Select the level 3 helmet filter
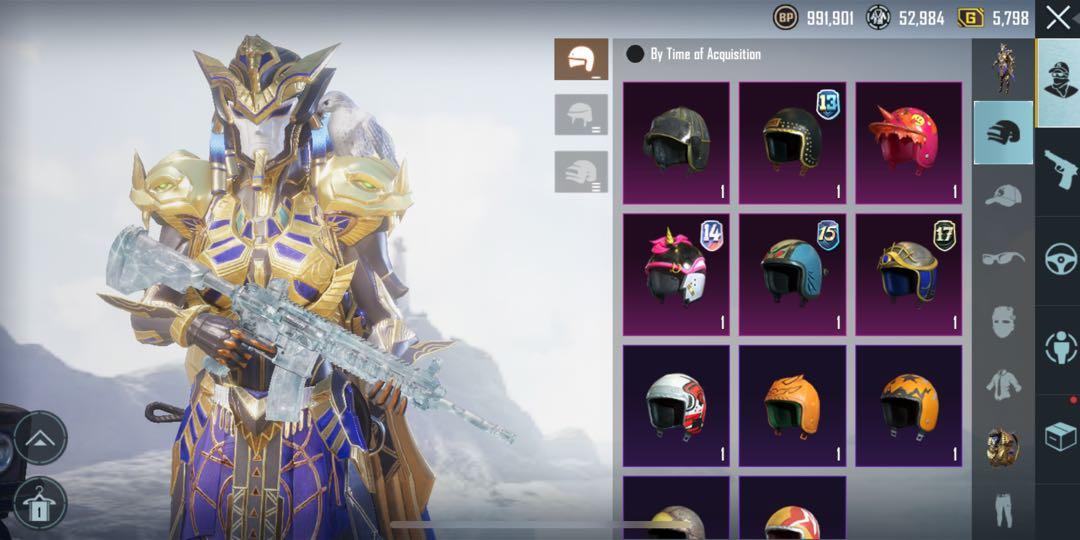Viewport: 1080px width, 540px height. pyautogui.click(x=581, y=171)
